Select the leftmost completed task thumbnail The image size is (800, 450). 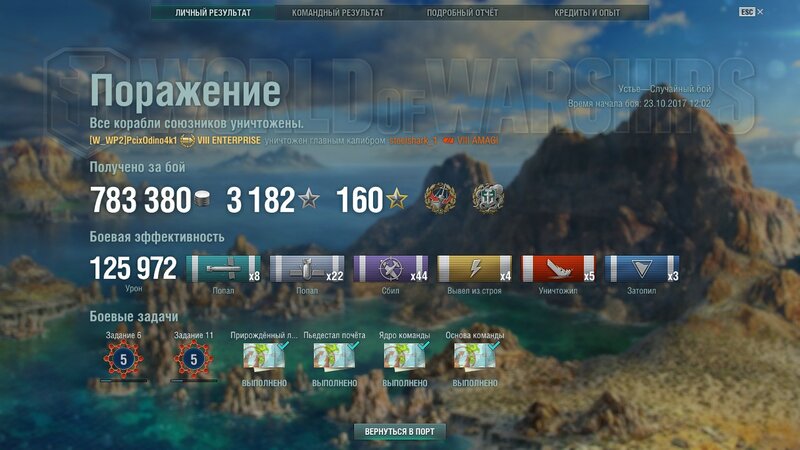pos(261,358)
